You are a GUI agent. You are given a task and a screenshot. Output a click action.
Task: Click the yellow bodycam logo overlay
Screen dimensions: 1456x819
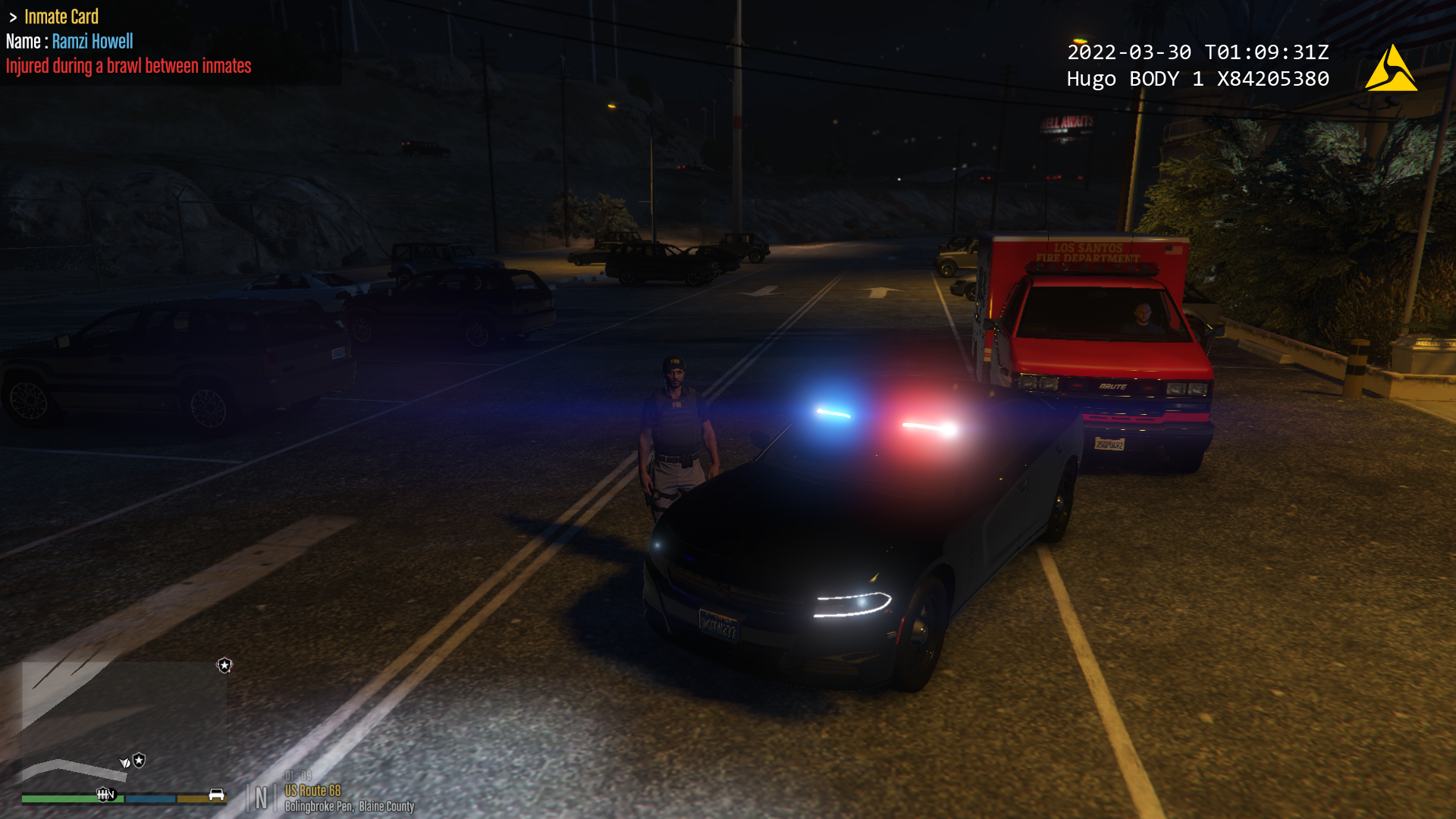point(1390,69)
